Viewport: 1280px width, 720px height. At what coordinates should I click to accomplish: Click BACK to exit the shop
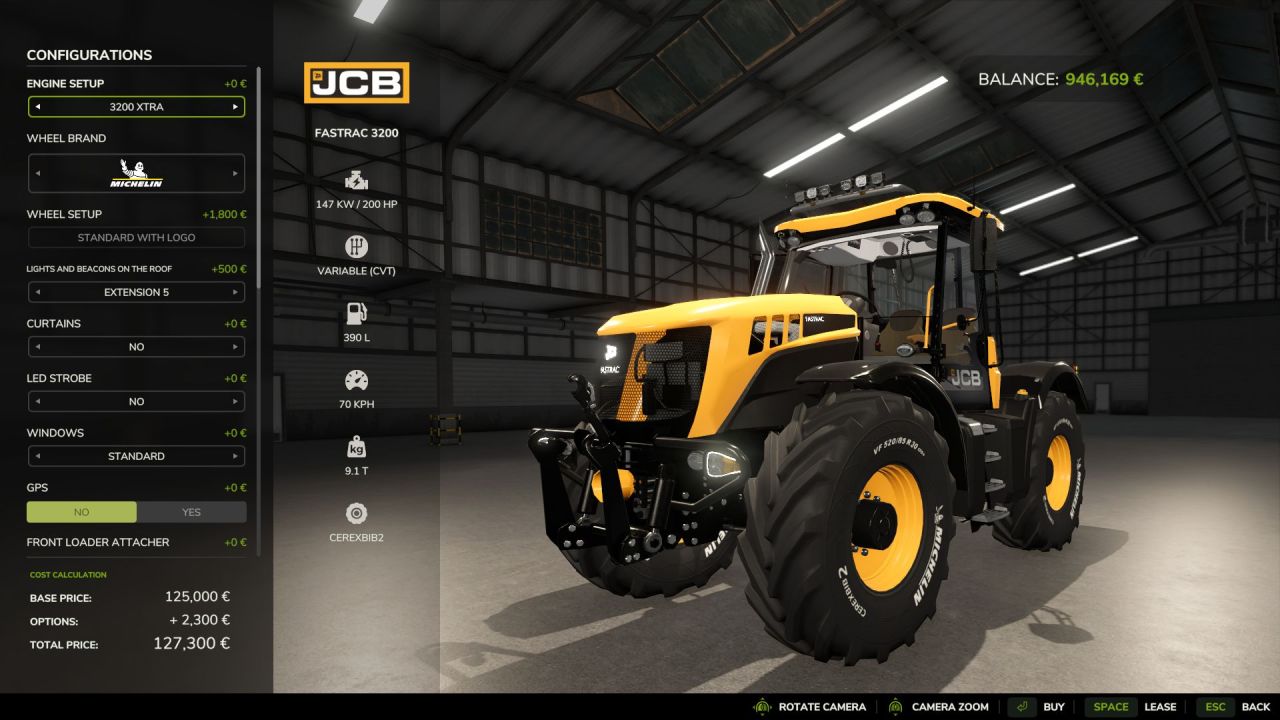click(1255, 706)
